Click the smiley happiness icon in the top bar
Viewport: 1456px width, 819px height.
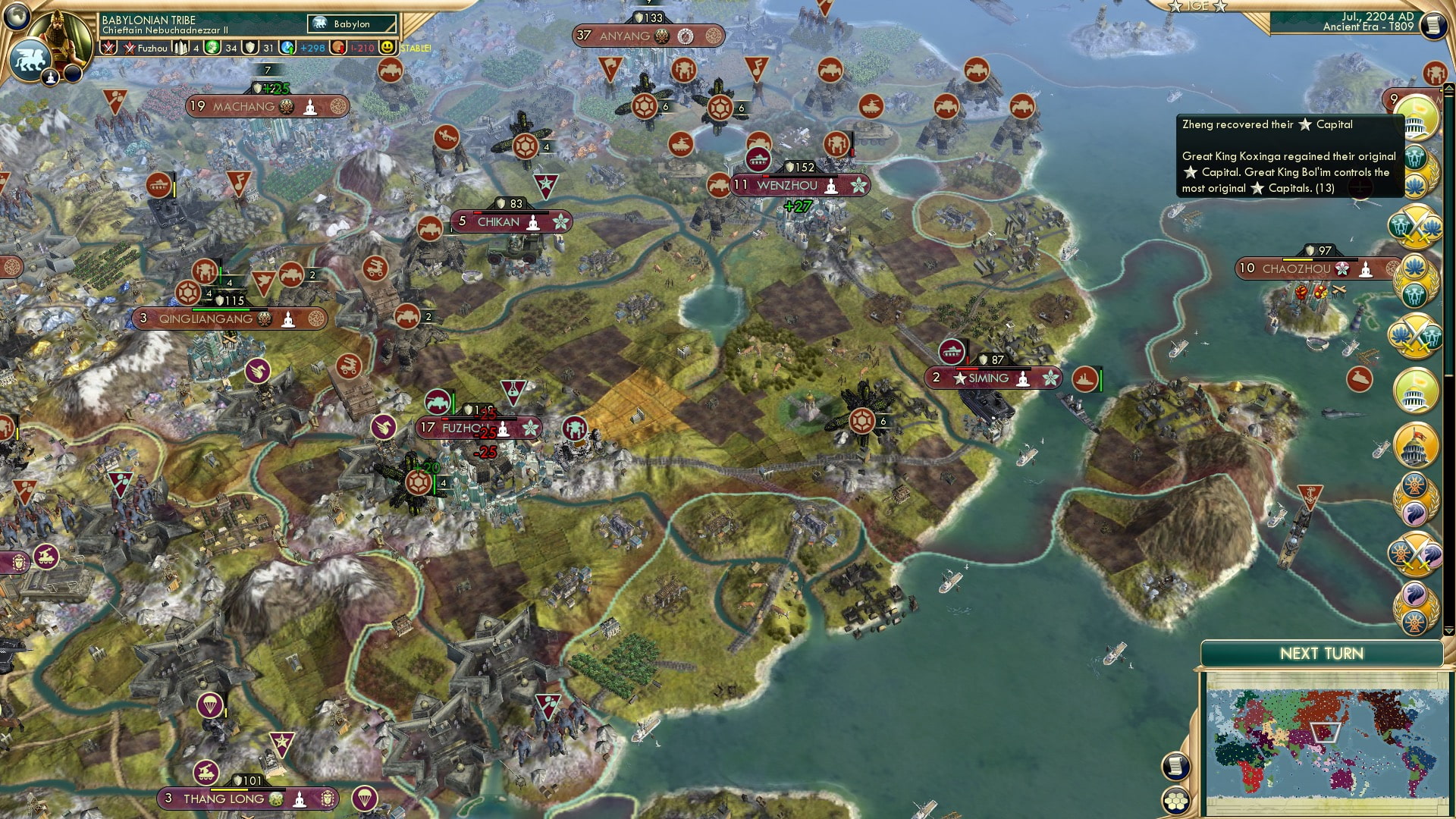pos(387,49)
